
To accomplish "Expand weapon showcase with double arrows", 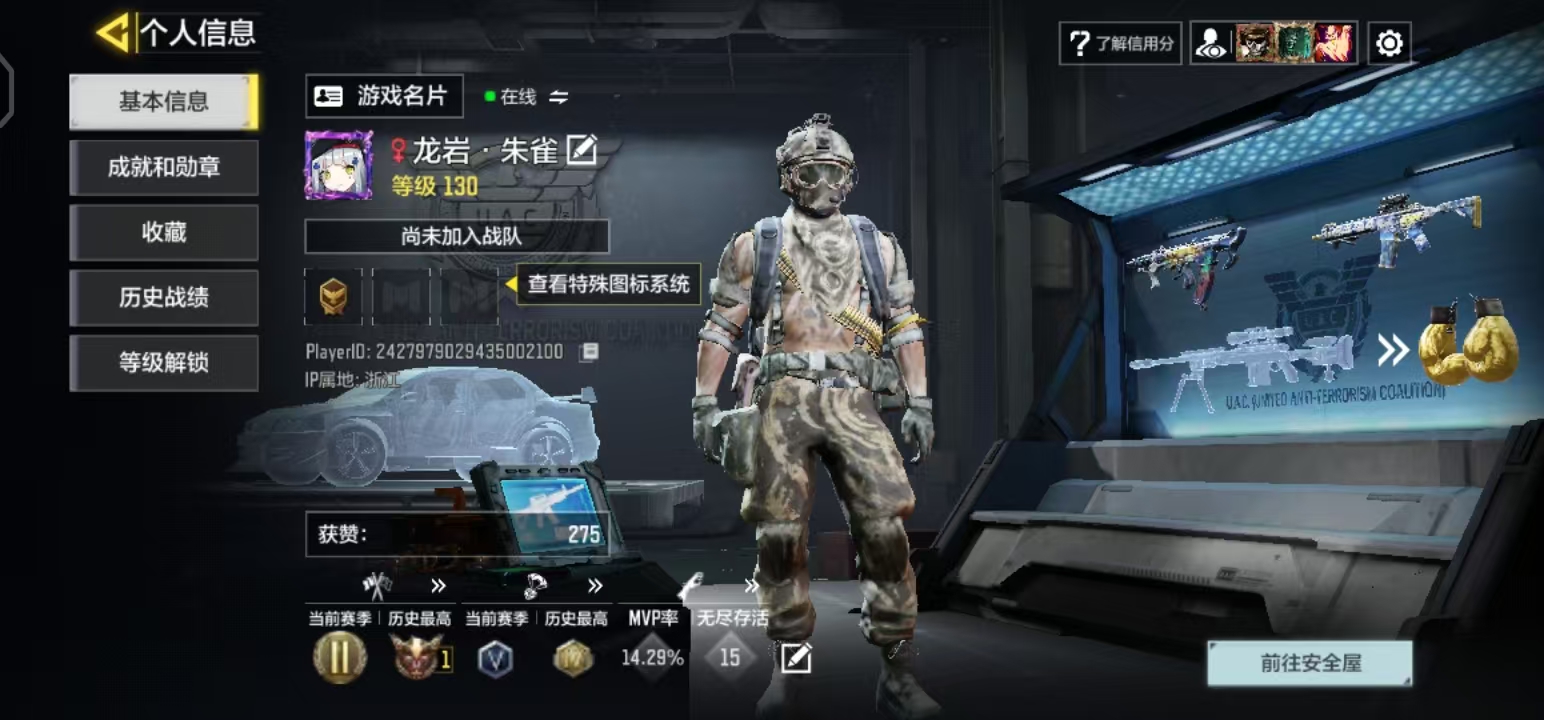I will [1393, 350].
